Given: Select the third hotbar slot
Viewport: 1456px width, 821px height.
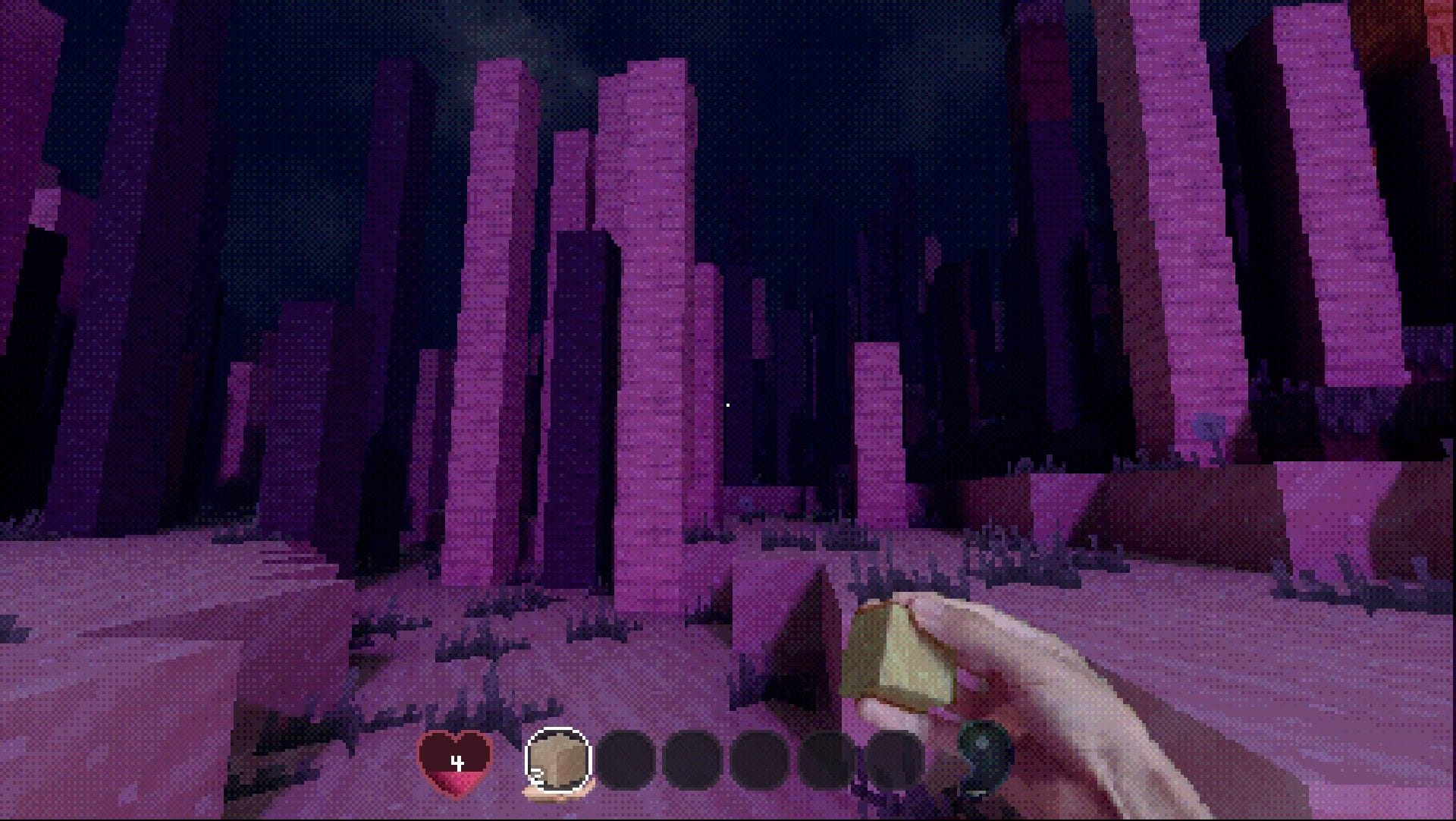Looking at the screenshot, I should tap(692, 759).
